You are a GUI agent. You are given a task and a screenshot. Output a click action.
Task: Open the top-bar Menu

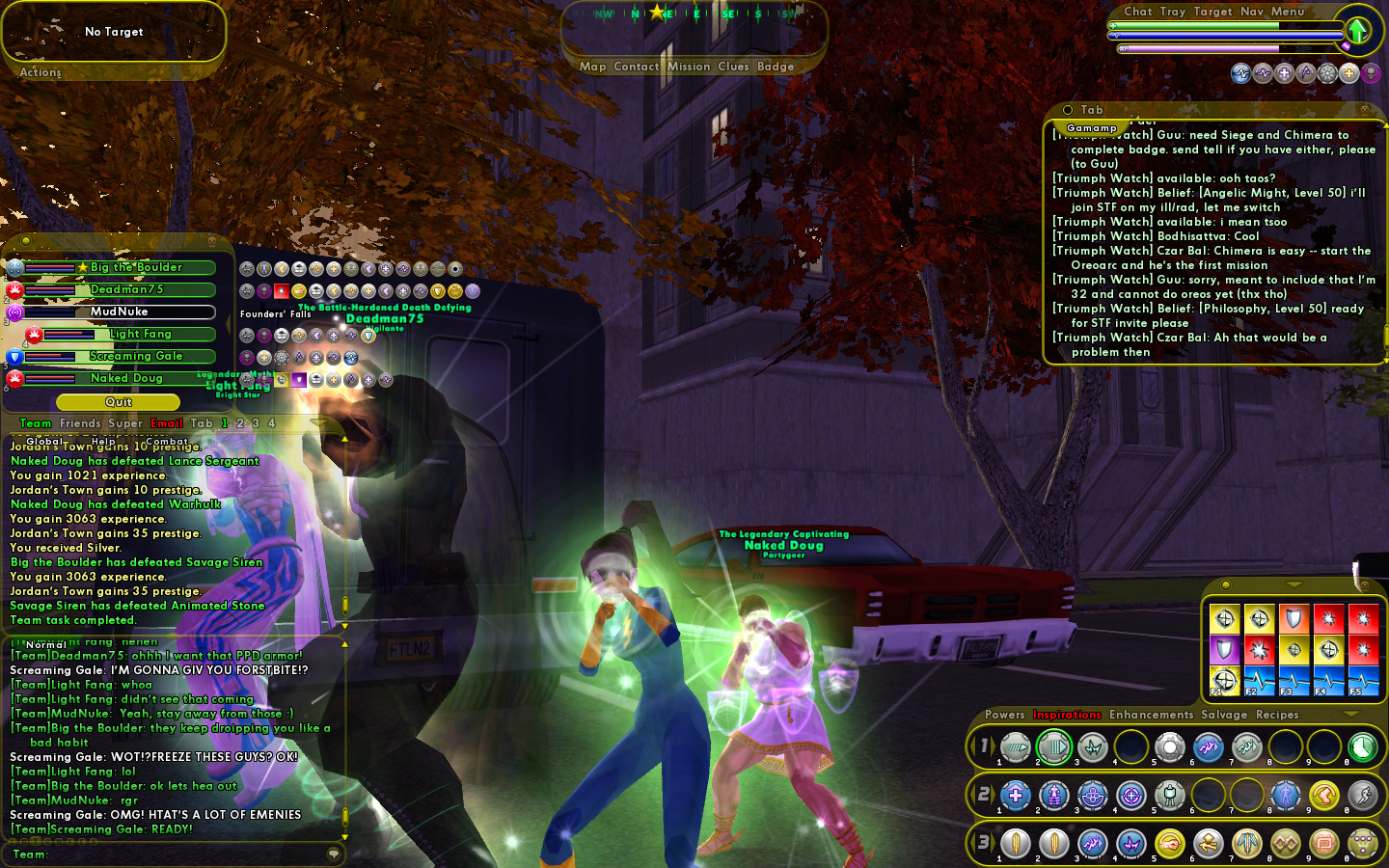(1288, 12)
